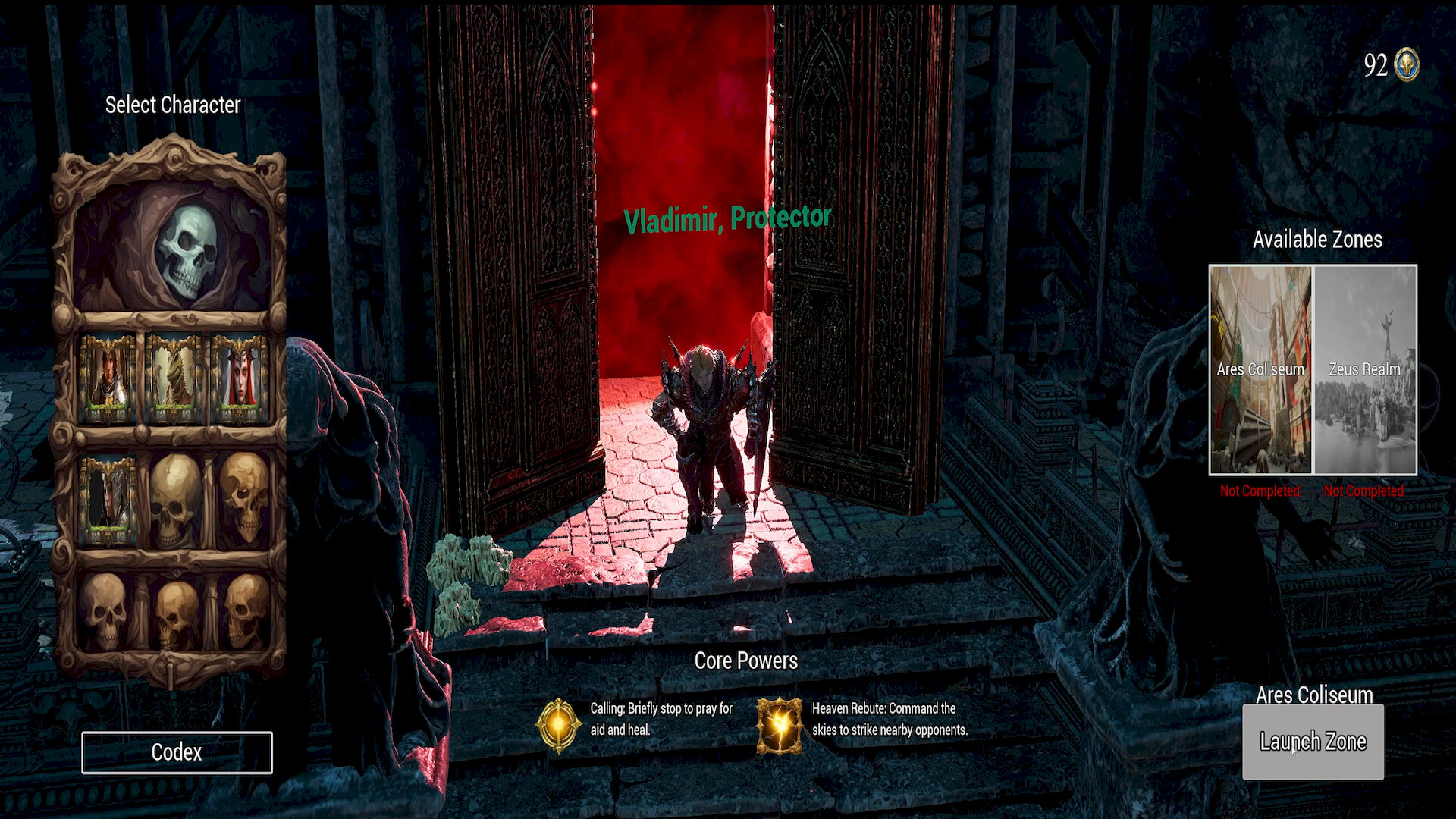Open the Codex
Screen dimensions: 1456x819
pyautogui.click(x=176, y=752)
